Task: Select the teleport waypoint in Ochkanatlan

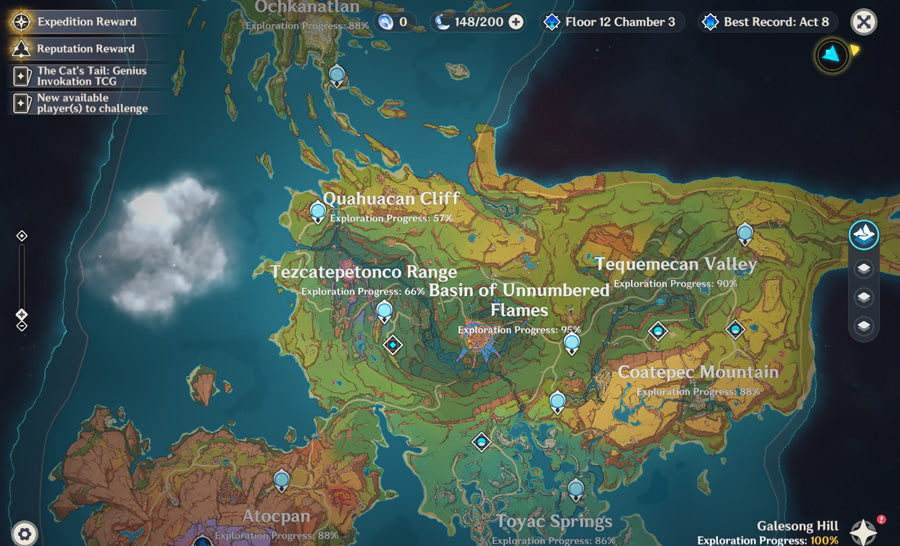Action: click(337, 75)
